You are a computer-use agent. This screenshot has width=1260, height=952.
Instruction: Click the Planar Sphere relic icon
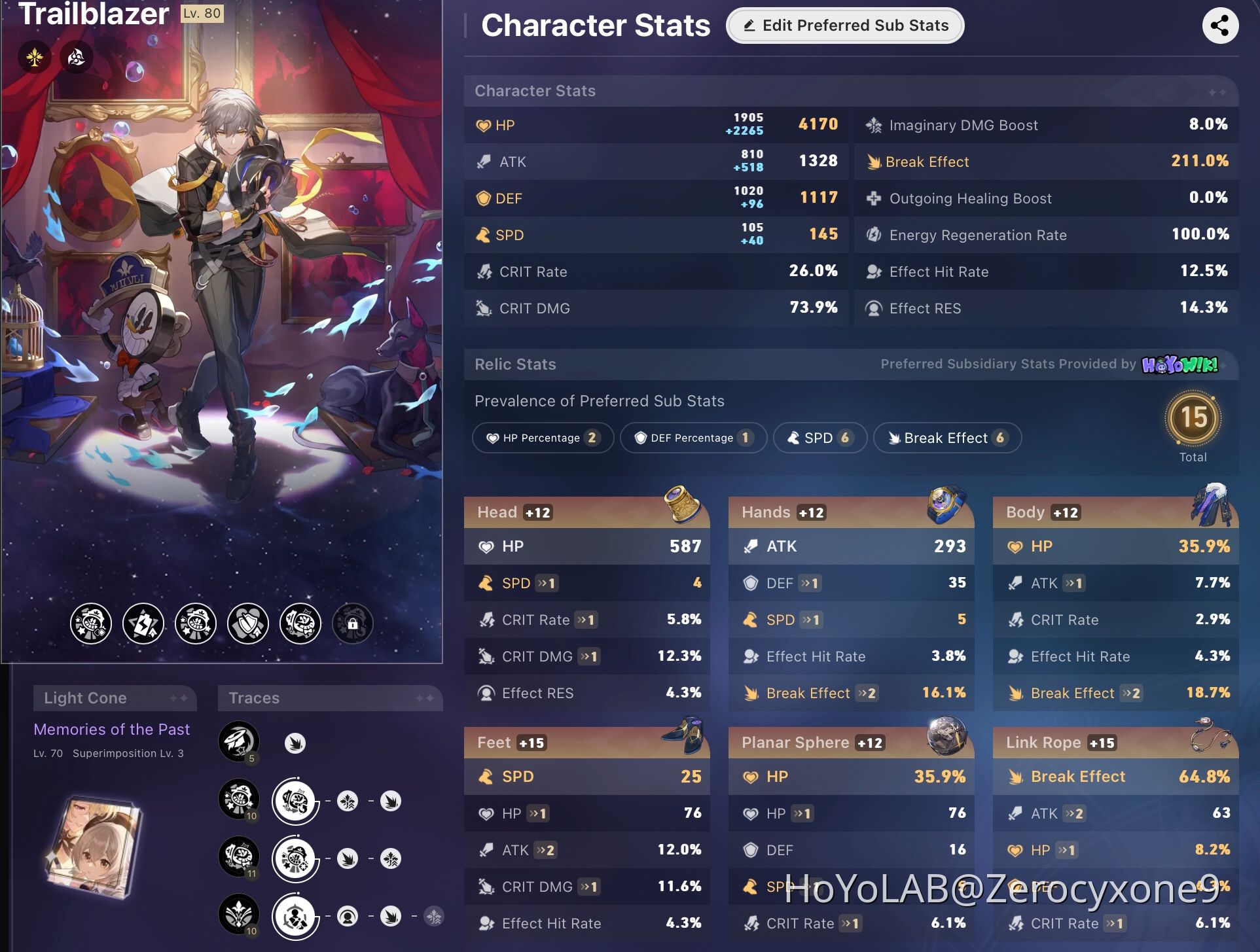click(945, 734)
